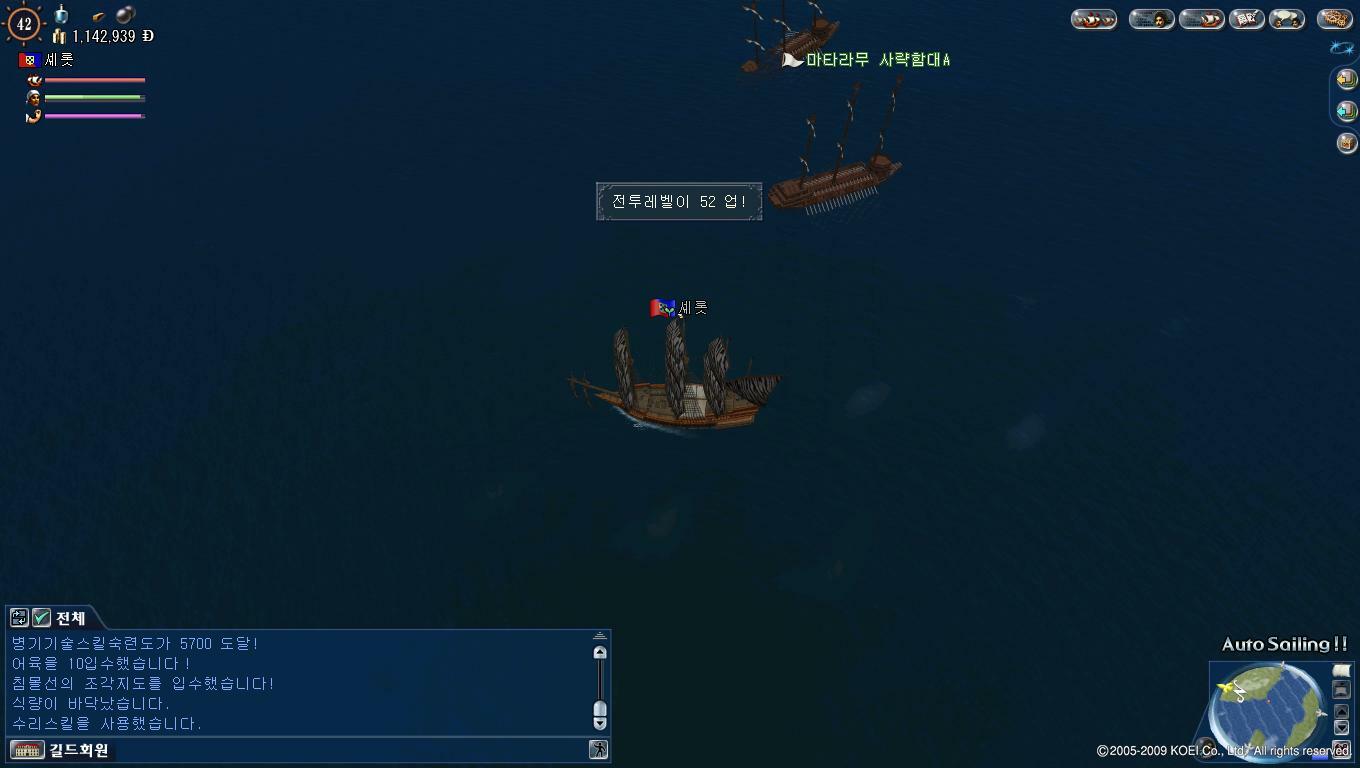1360x768 pixels.
Task: Dismiss the 전투레벨이 52 업 message box
Action: coord(678,201)
